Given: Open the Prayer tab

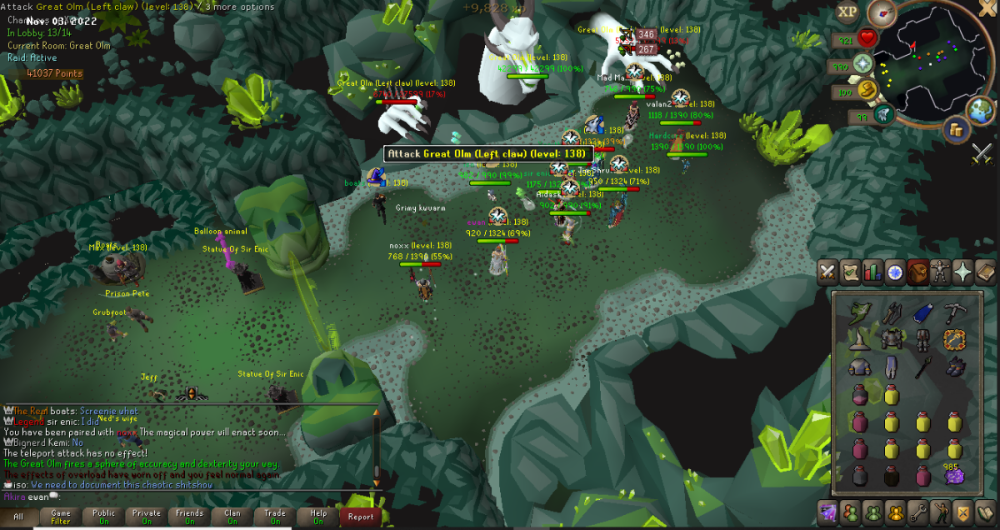Looking at the screenshot, I should pyautogui.click(x=963, y=271).
